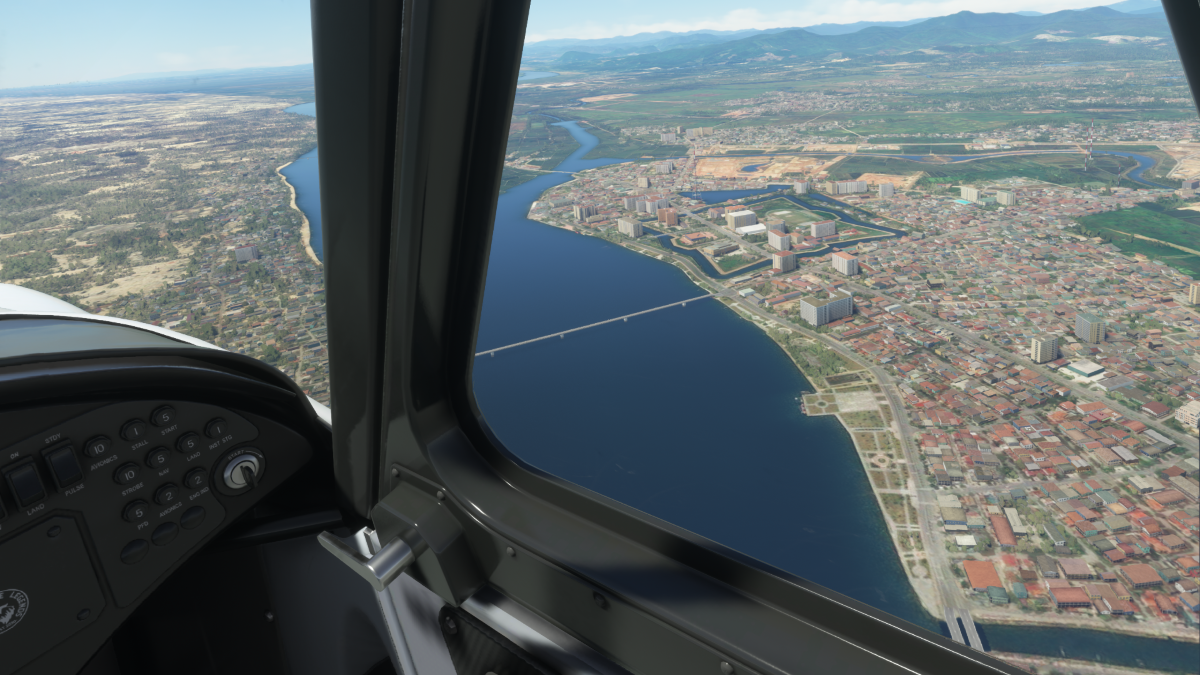This screenshot has height=675, width=1200.
Task: Pull the NAV circuit breaker
Action: (160, 458)
